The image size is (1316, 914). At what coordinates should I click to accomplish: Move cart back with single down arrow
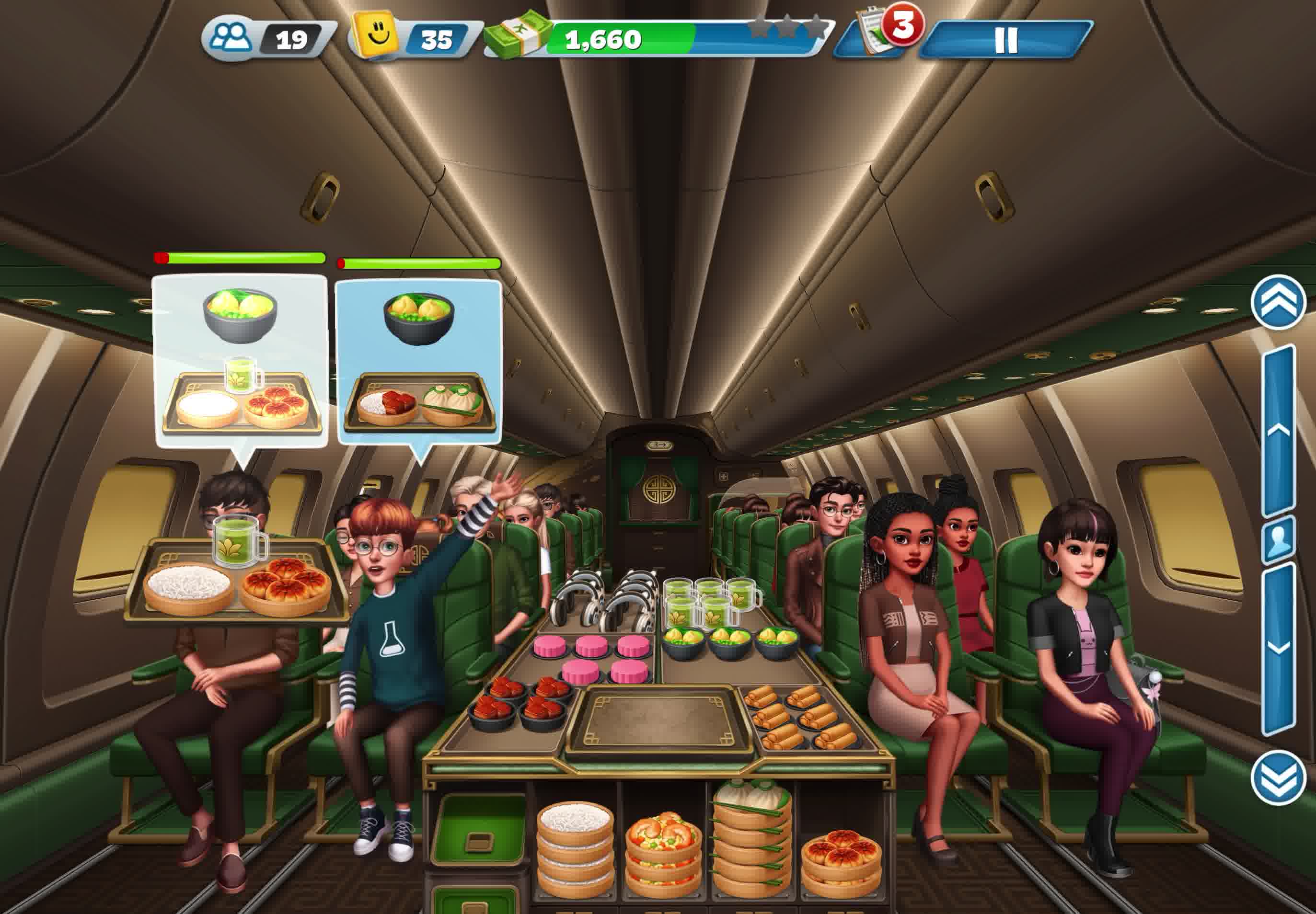1279,647
